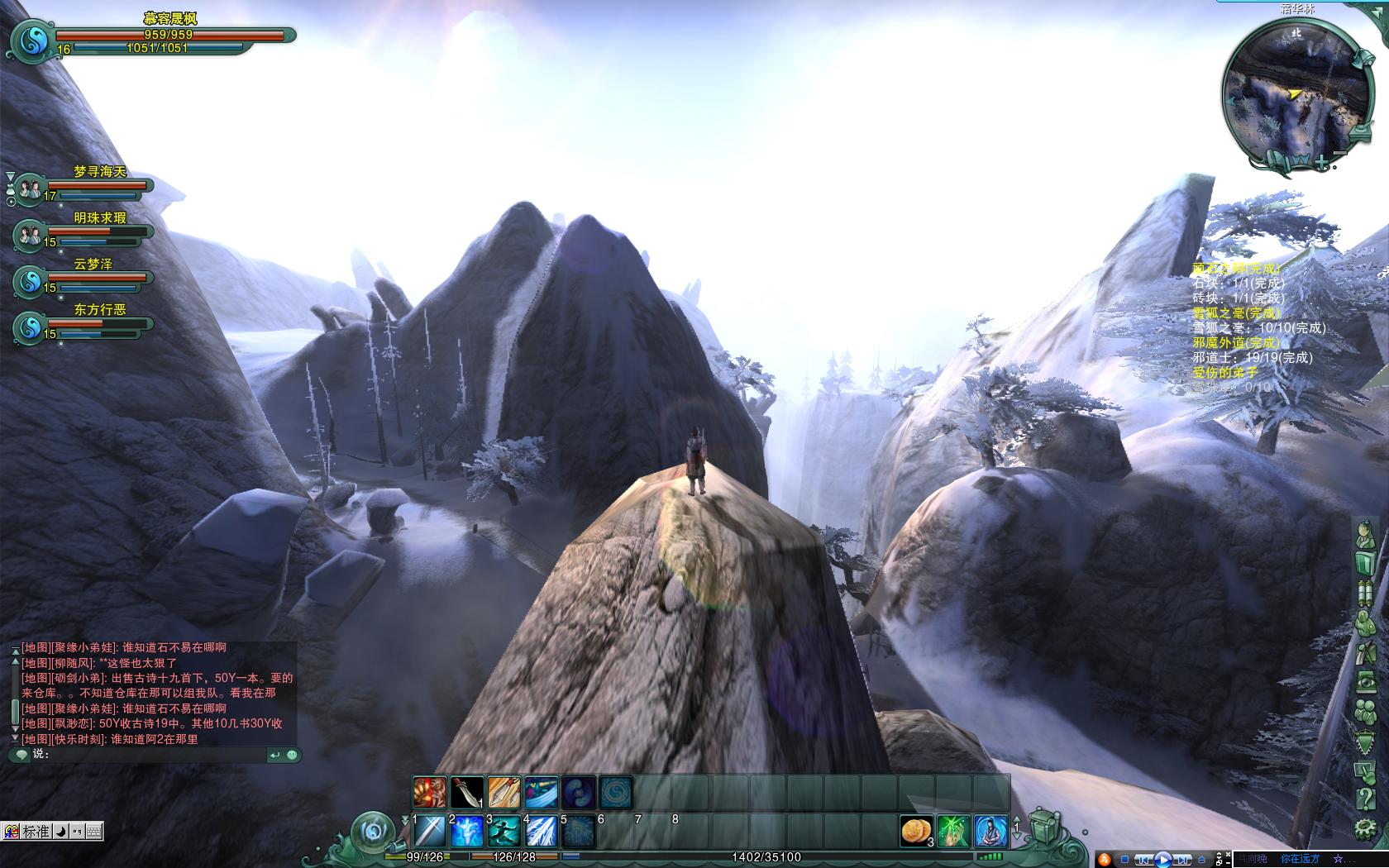The image size is (1389, 868).
Task: Open the character portrait menu icon
Action: click(x=1366, y=536)
